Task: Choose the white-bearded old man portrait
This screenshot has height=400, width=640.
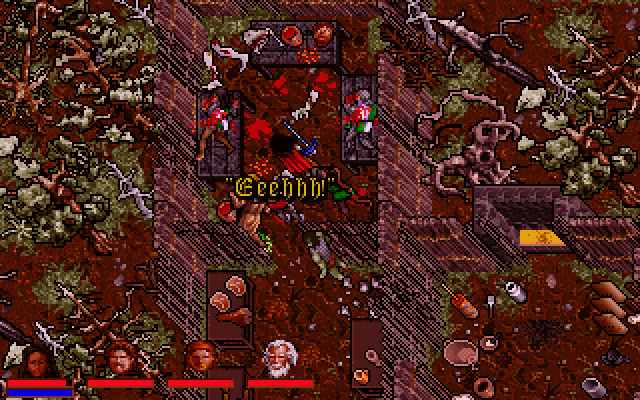Action: (x=280, y=357)
